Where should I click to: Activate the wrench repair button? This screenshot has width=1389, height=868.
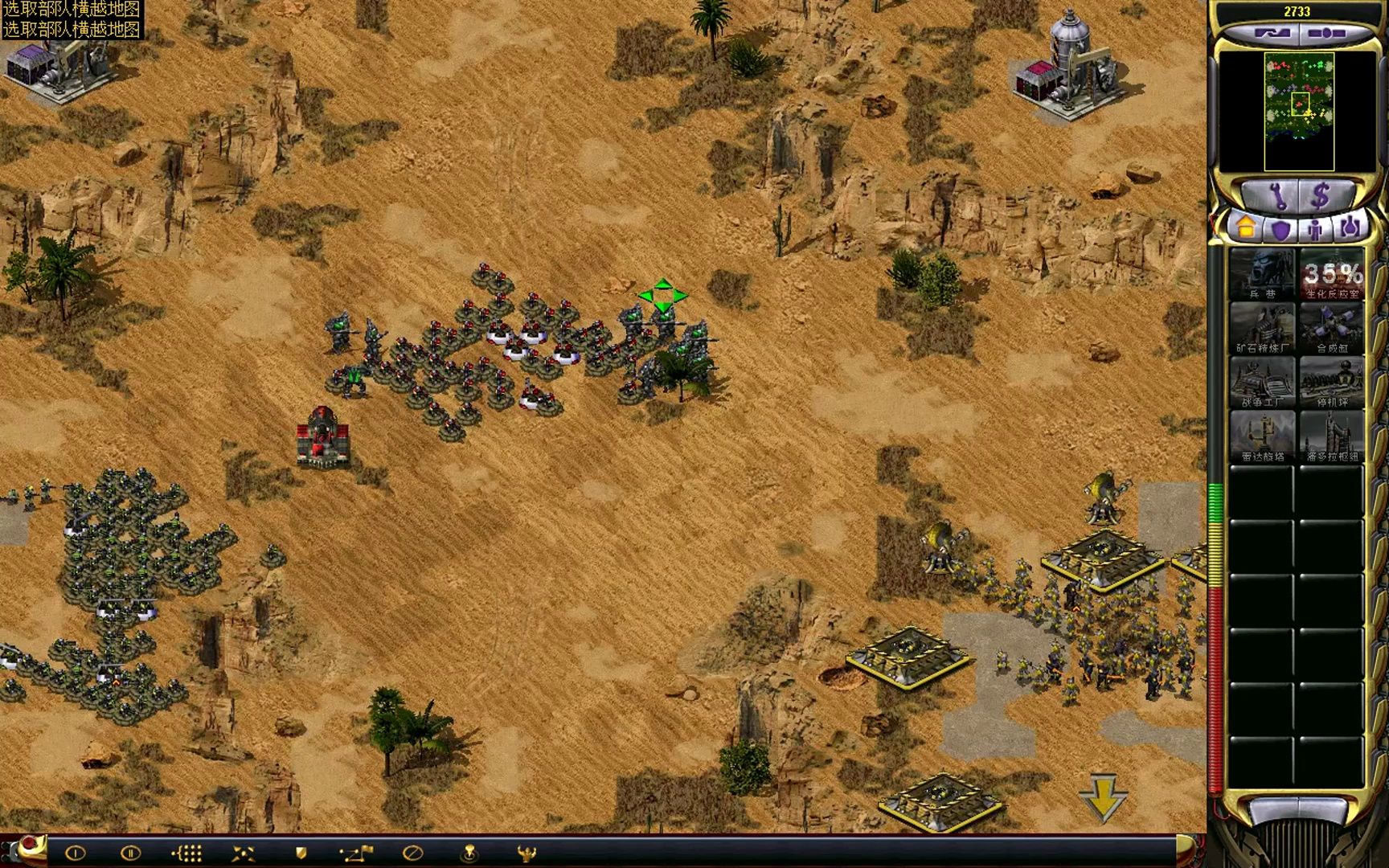(x=1277, y=195)
